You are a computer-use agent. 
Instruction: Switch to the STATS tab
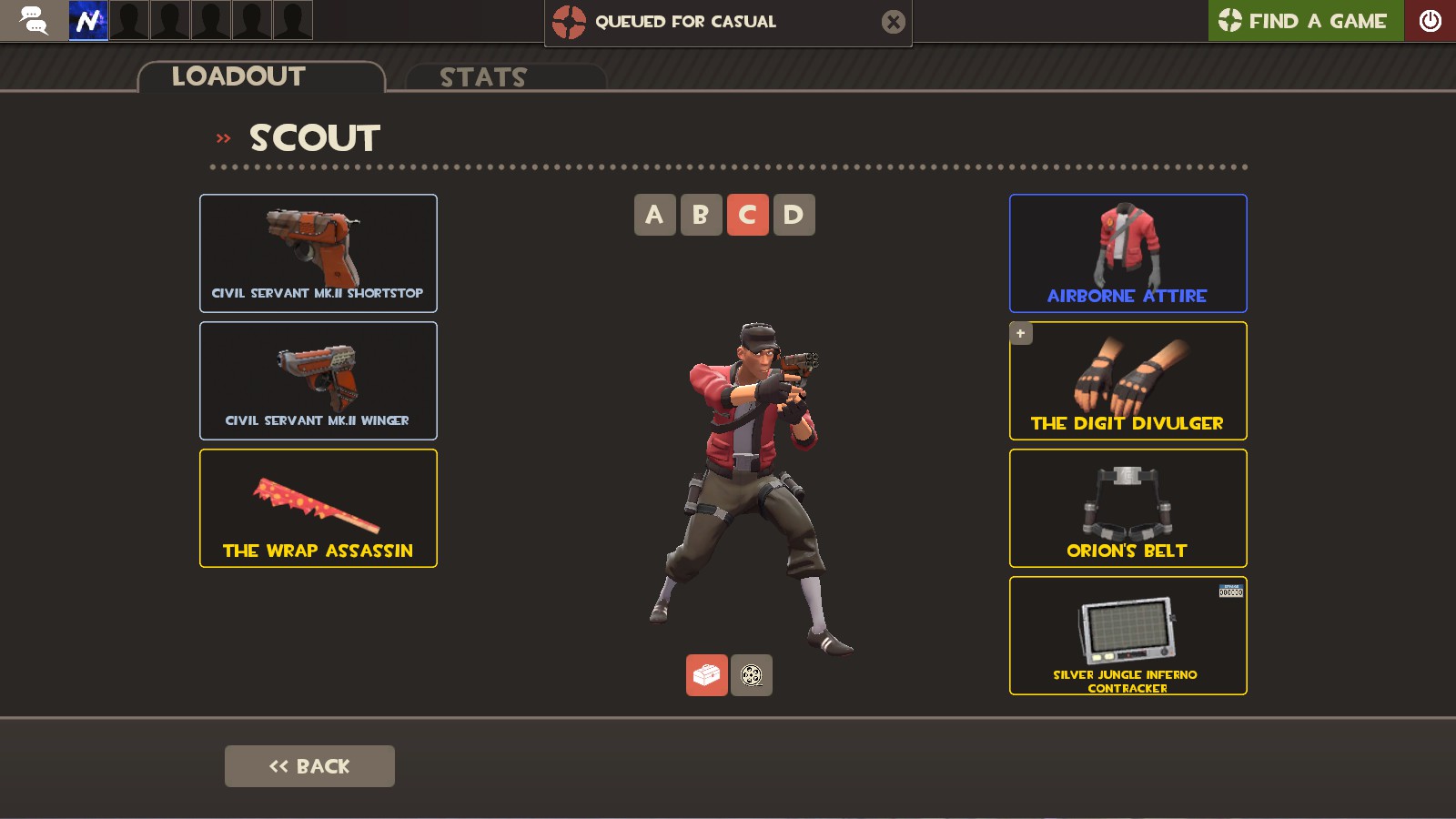pos(481,77)
